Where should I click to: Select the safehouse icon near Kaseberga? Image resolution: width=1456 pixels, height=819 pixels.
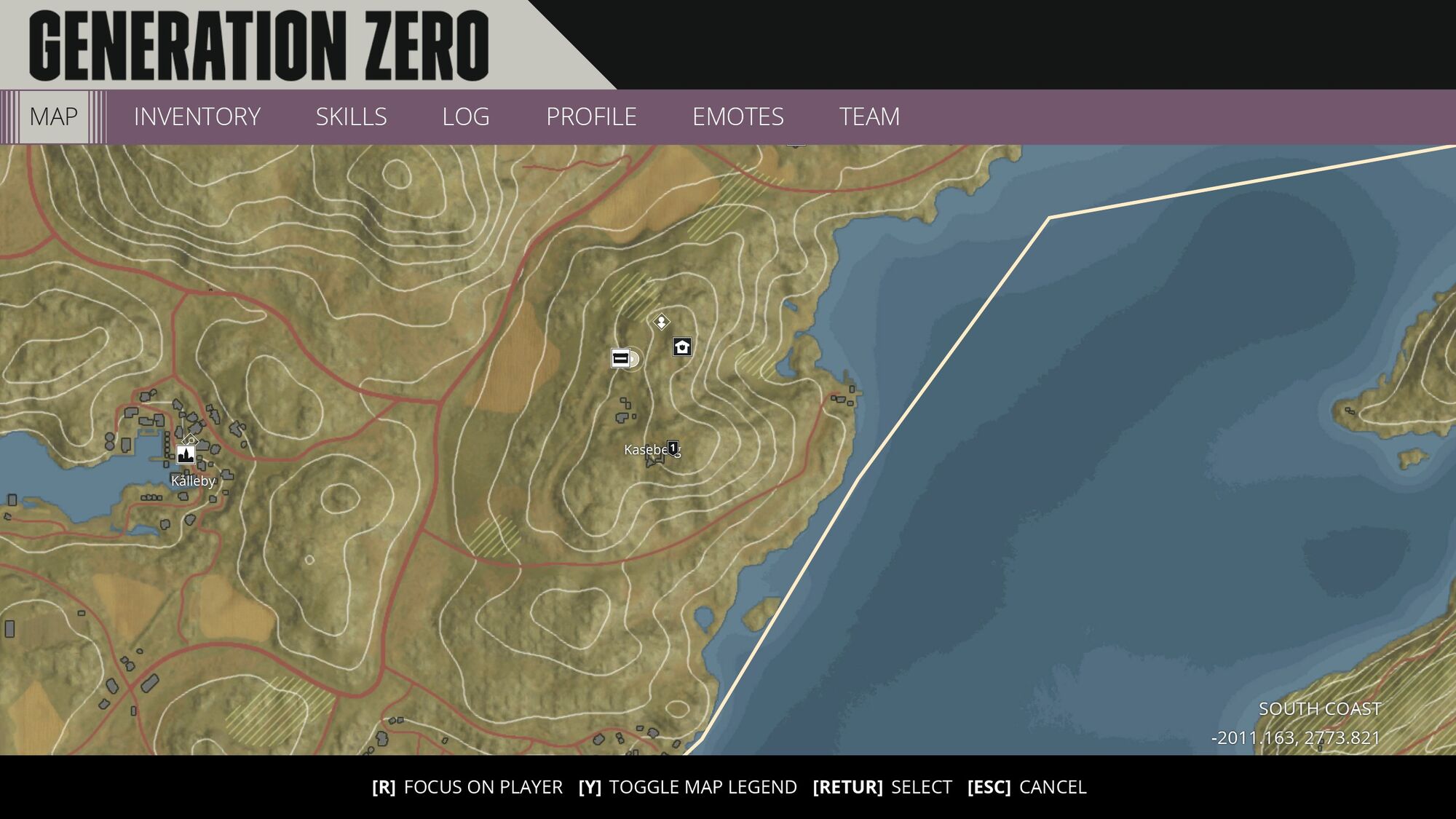pyautogui.click(x=681, y=347)
